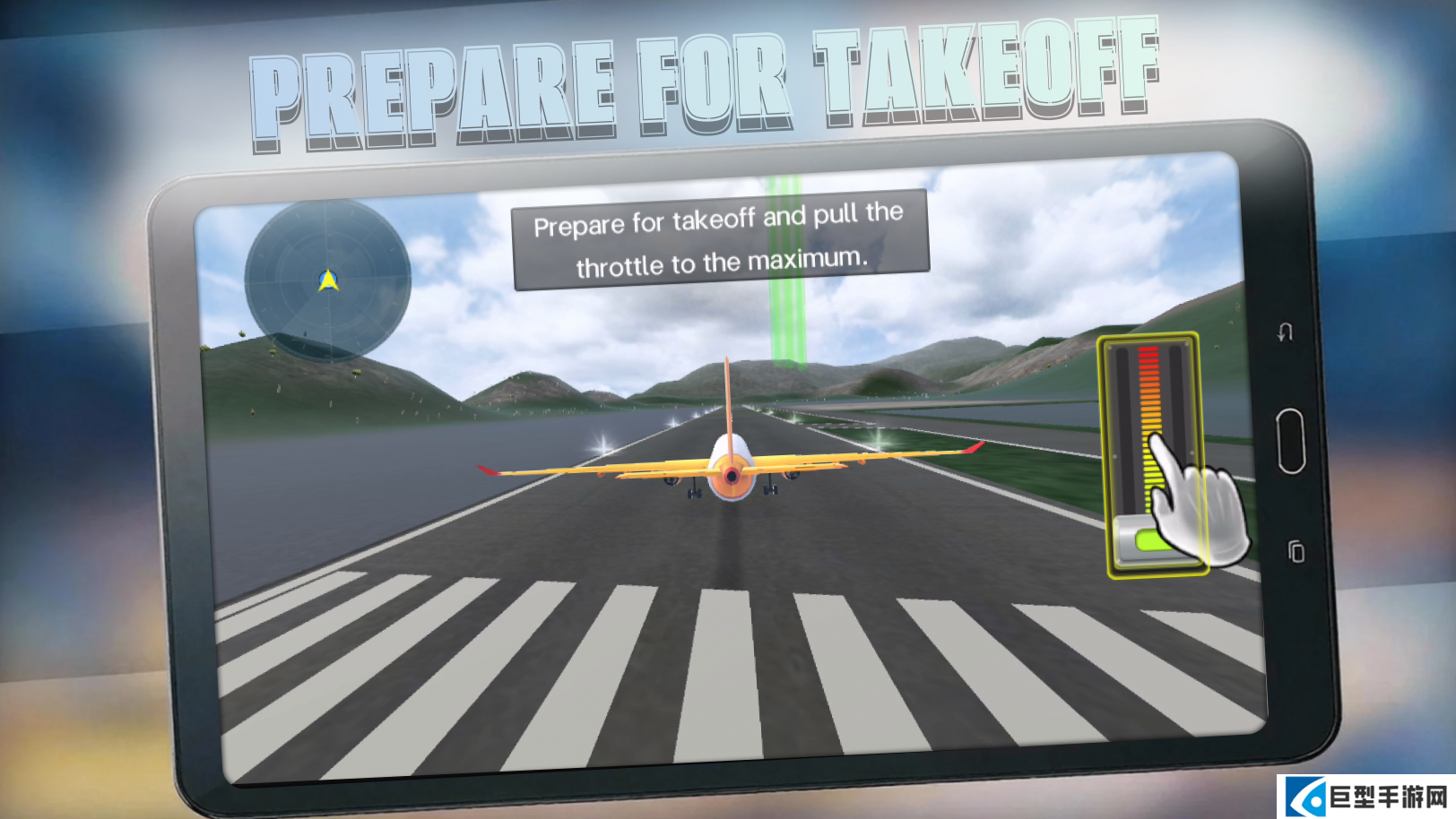Open the watermark logo in the corner

pyautogui.click(x=1365, y=797)
